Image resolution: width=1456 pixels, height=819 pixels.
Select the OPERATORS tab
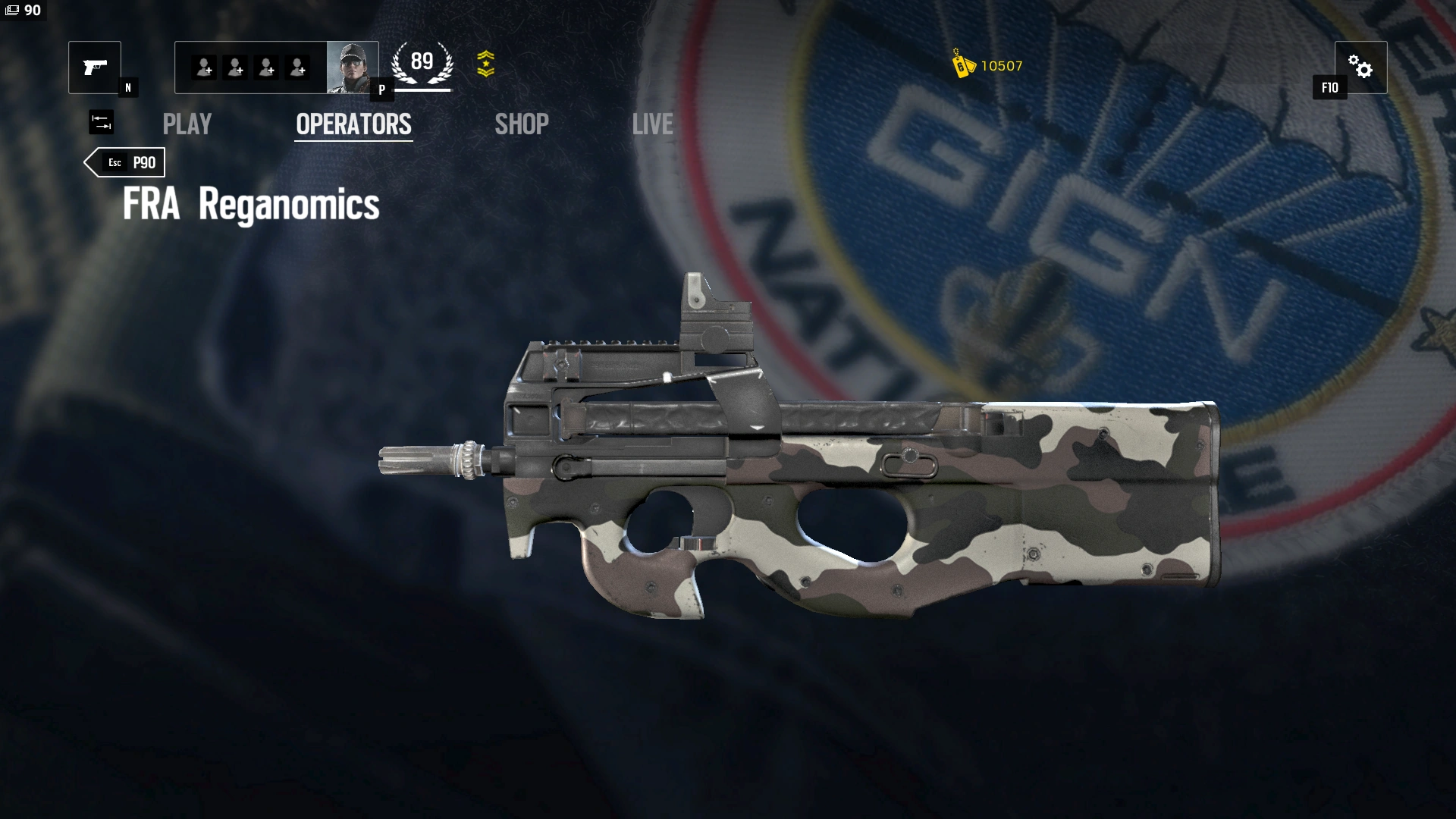point(353,124)
